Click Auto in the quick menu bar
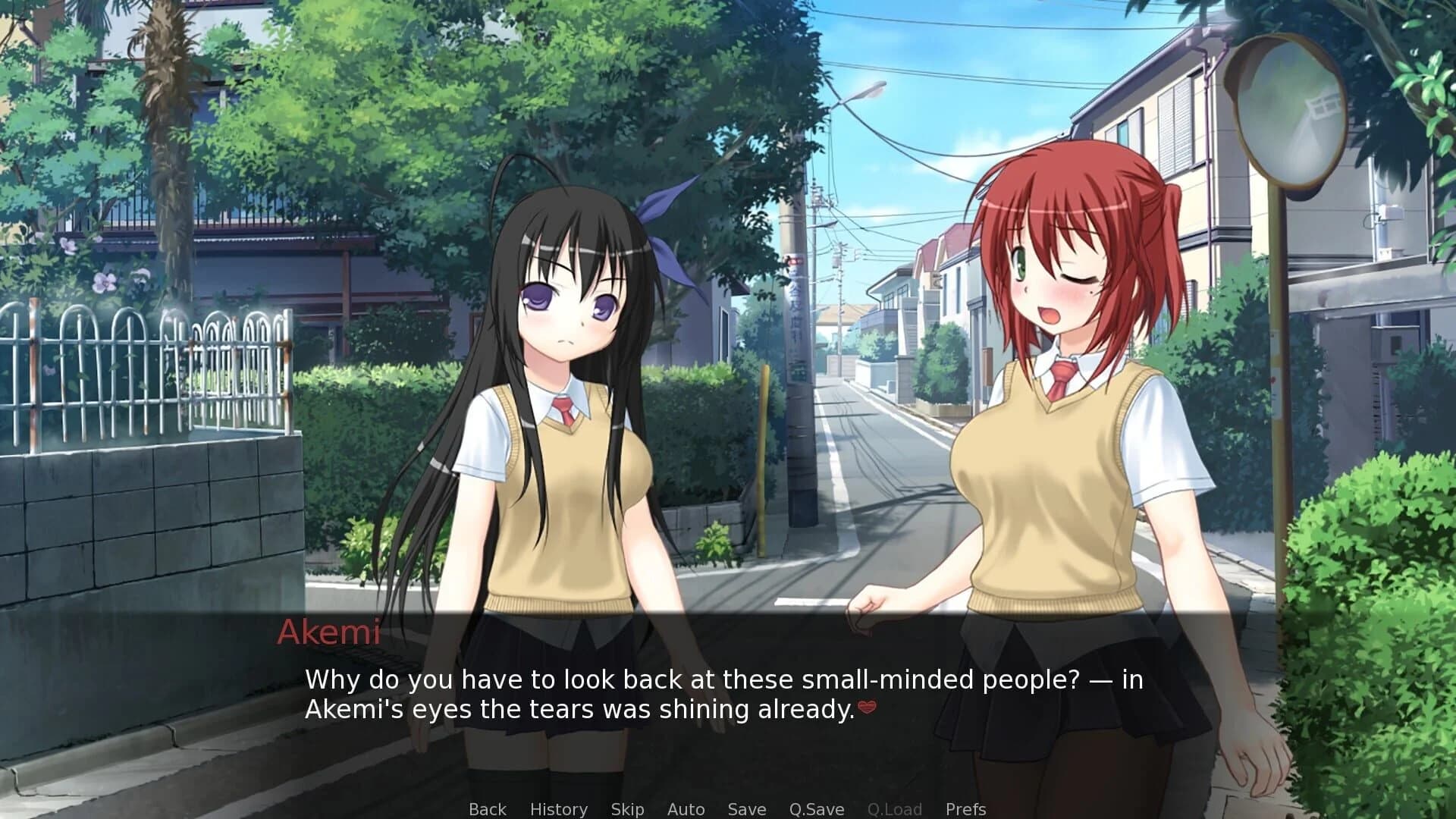Image resolution: width=1456 pixels, height=819 pixels. 686,809
